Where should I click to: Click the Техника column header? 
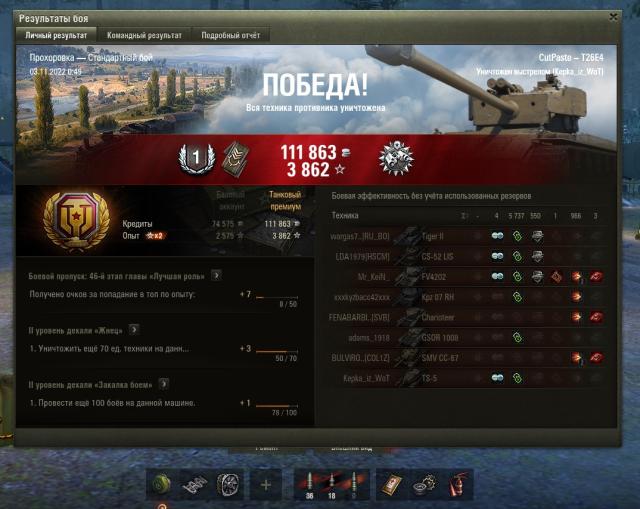coord(345,215)
